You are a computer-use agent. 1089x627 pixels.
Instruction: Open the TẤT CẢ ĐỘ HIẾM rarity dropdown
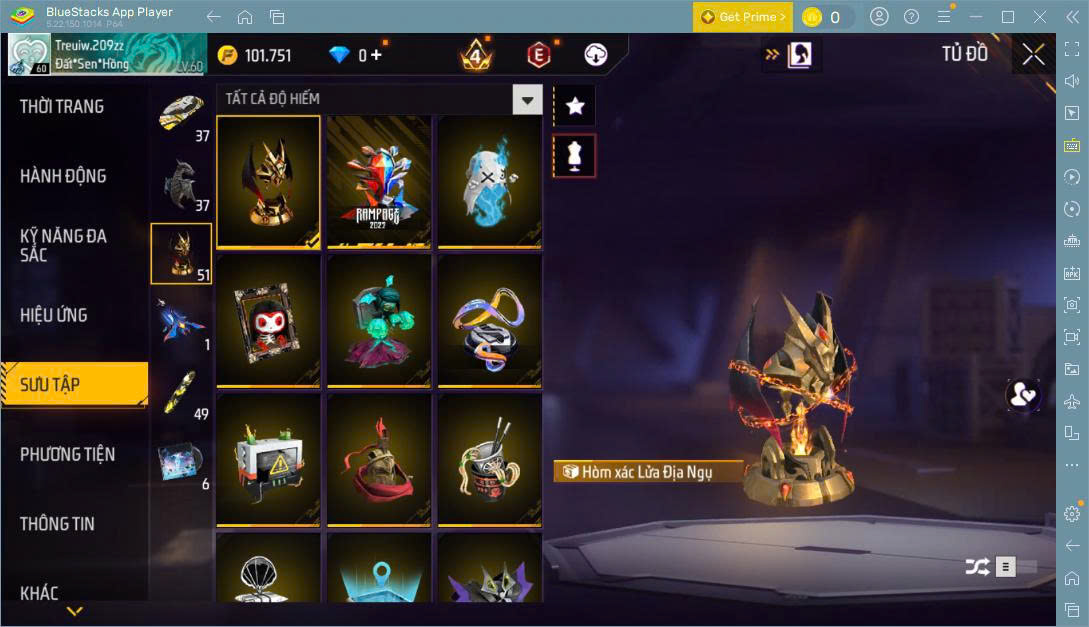(x=526, y=99)
